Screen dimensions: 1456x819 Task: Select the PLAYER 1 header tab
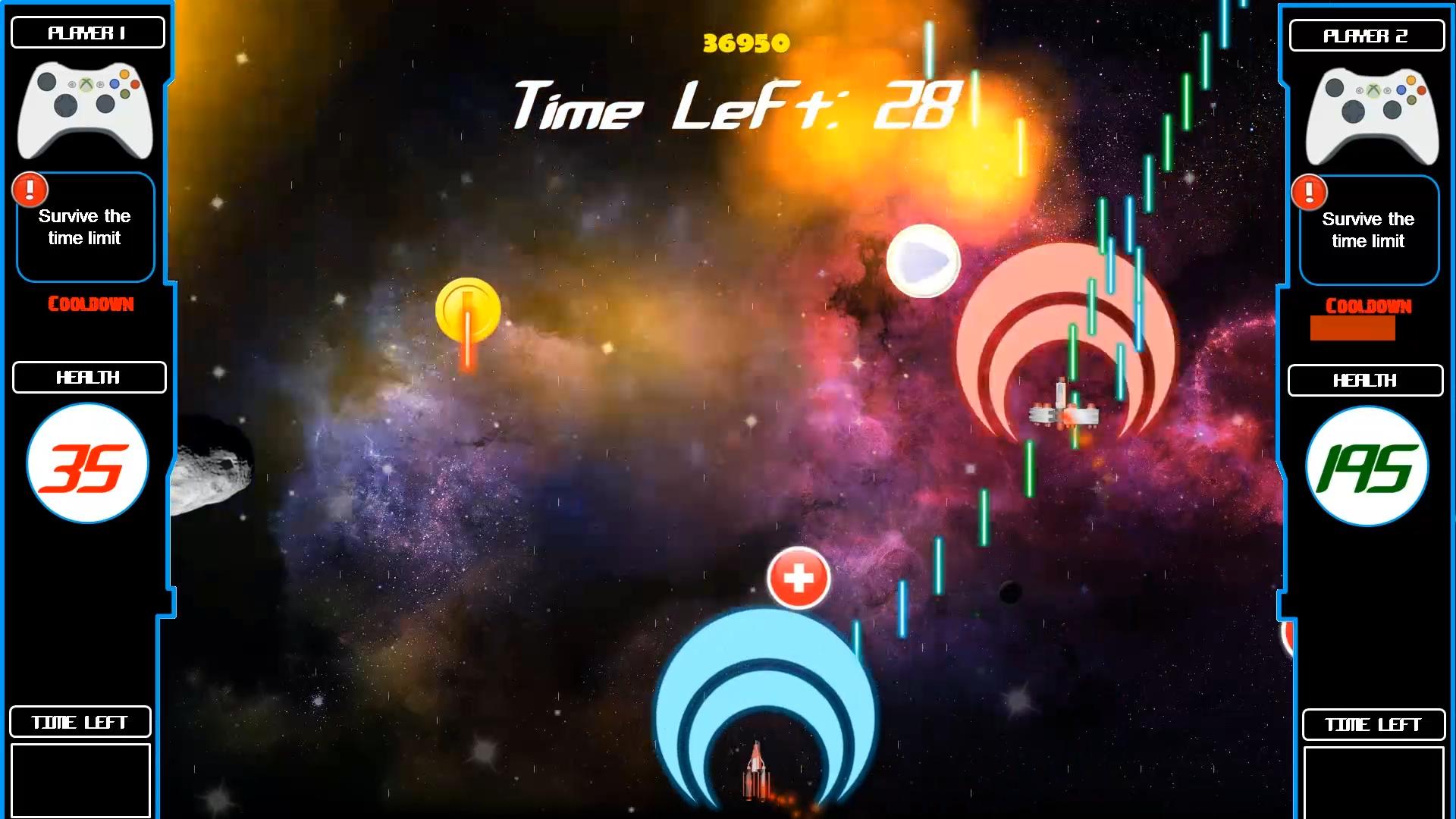(x=88, y=32)
